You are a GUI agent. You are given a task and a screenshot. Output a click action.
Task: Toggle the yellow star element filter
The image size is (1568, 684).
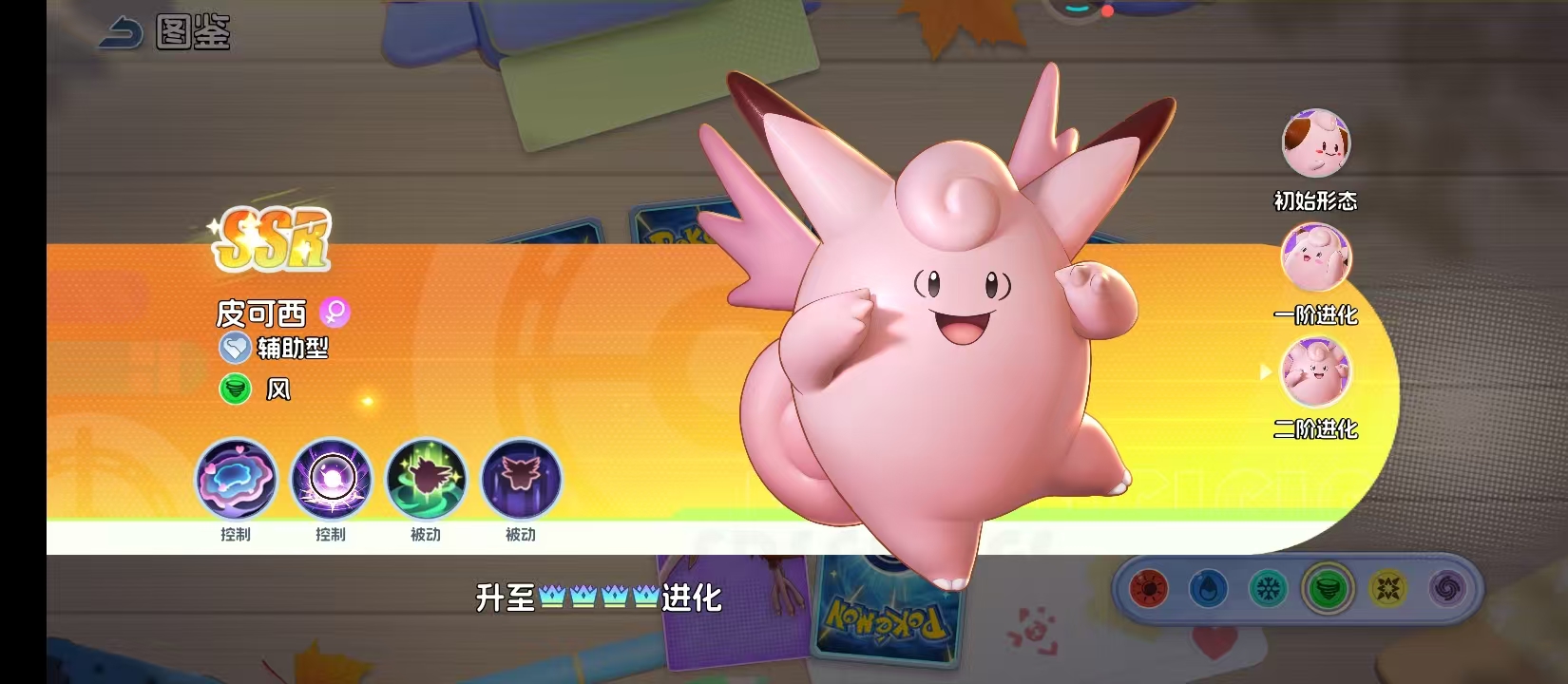point(1387,589)
